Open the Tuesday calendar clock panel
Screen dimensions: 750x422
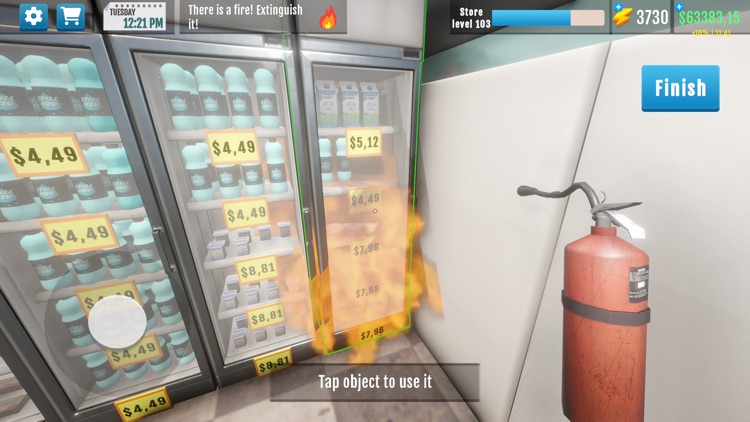point(136,17)
